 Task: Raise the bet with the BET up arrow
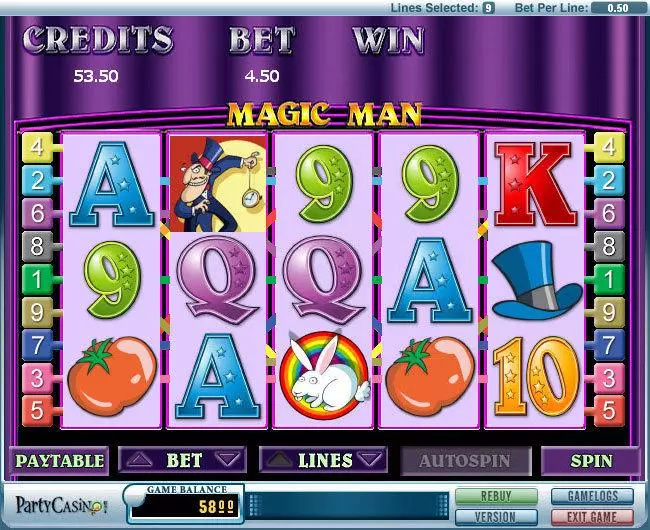139,461
